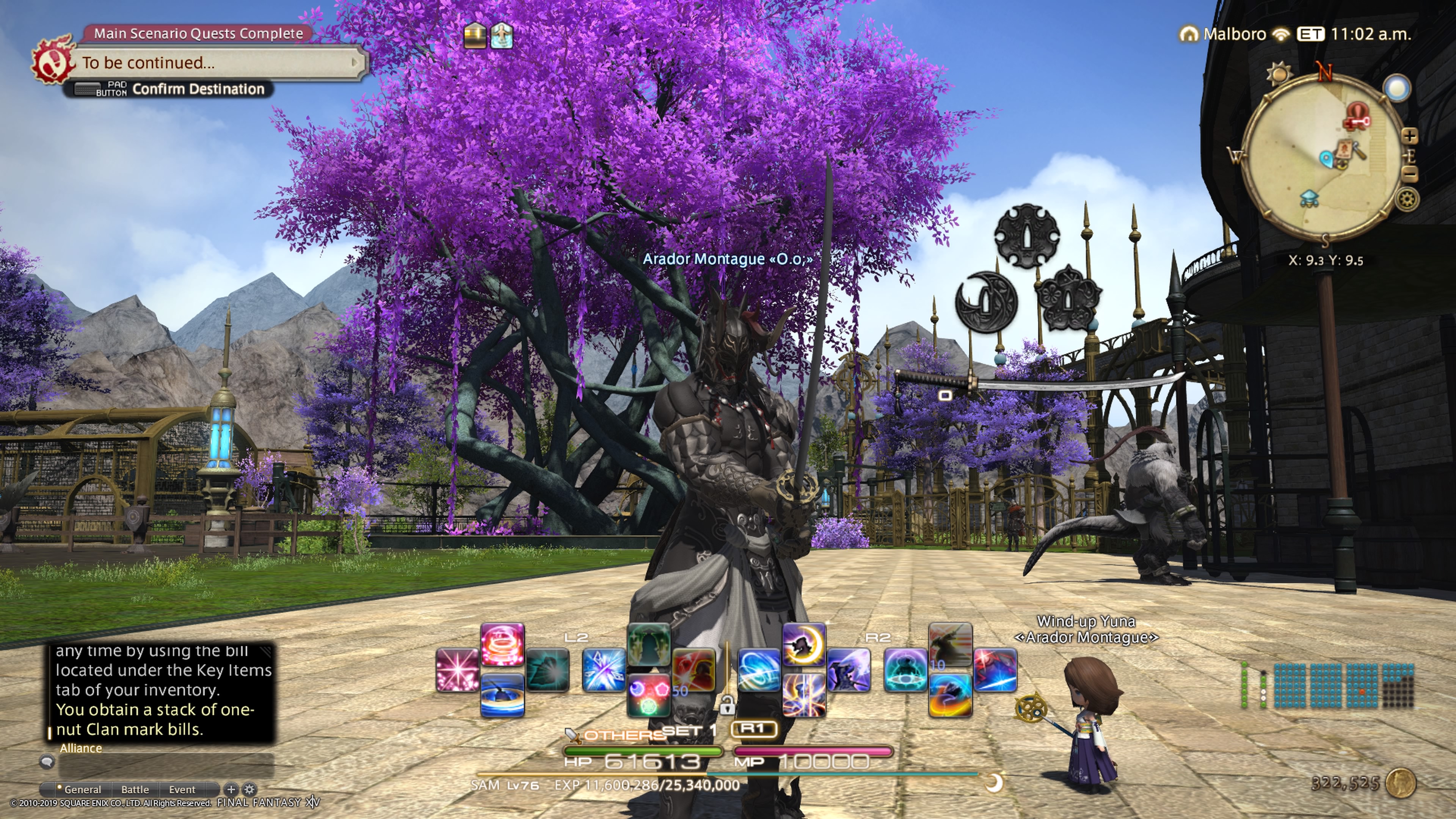This screenshot has width=1456, height=819.
Task: Click the sun weather icon above the minimap
Action: [1279, 74]
